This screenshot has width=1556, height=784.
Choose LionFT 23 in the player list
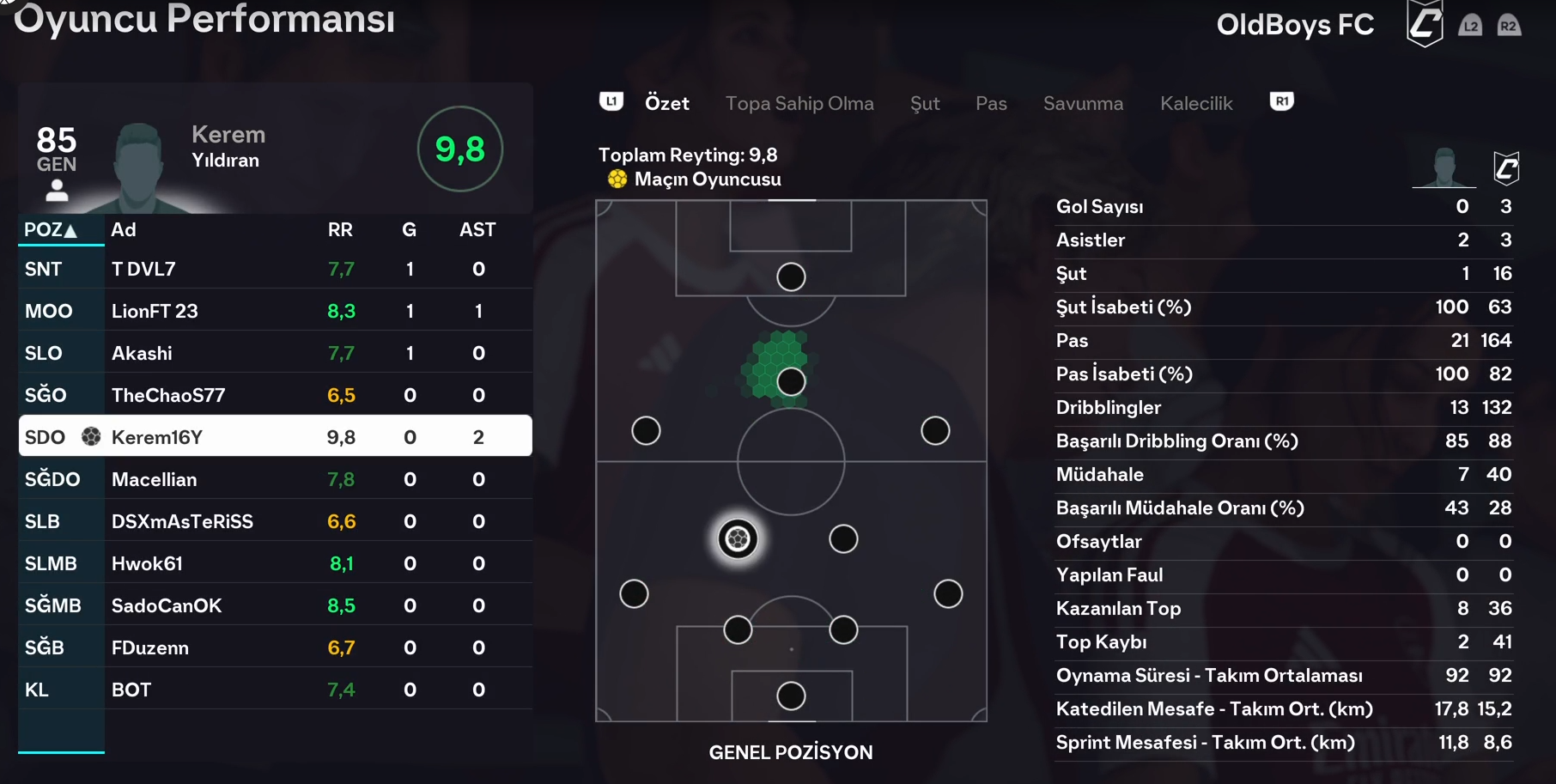(x=275, y=312)
